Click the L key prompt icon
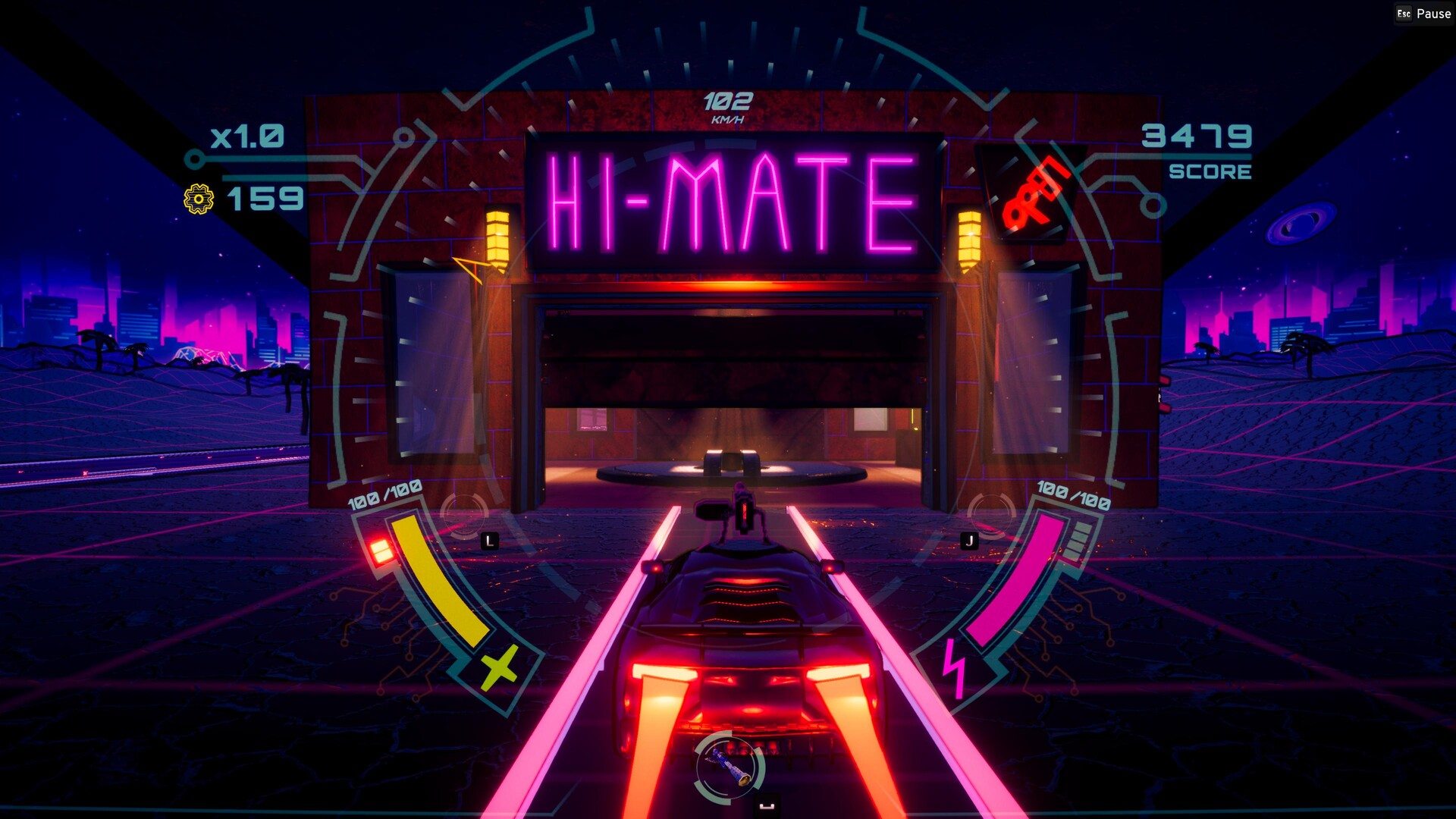Image resolution: width=1456 pixels, height=819 pixels. coord(491,541)
